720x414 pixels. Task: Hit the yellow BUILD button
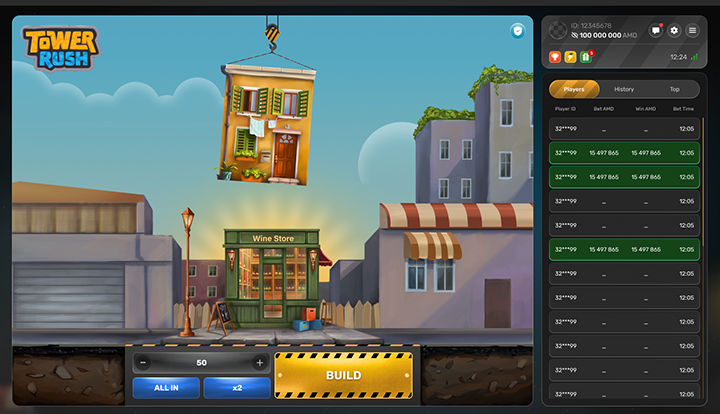coord(343,375)
